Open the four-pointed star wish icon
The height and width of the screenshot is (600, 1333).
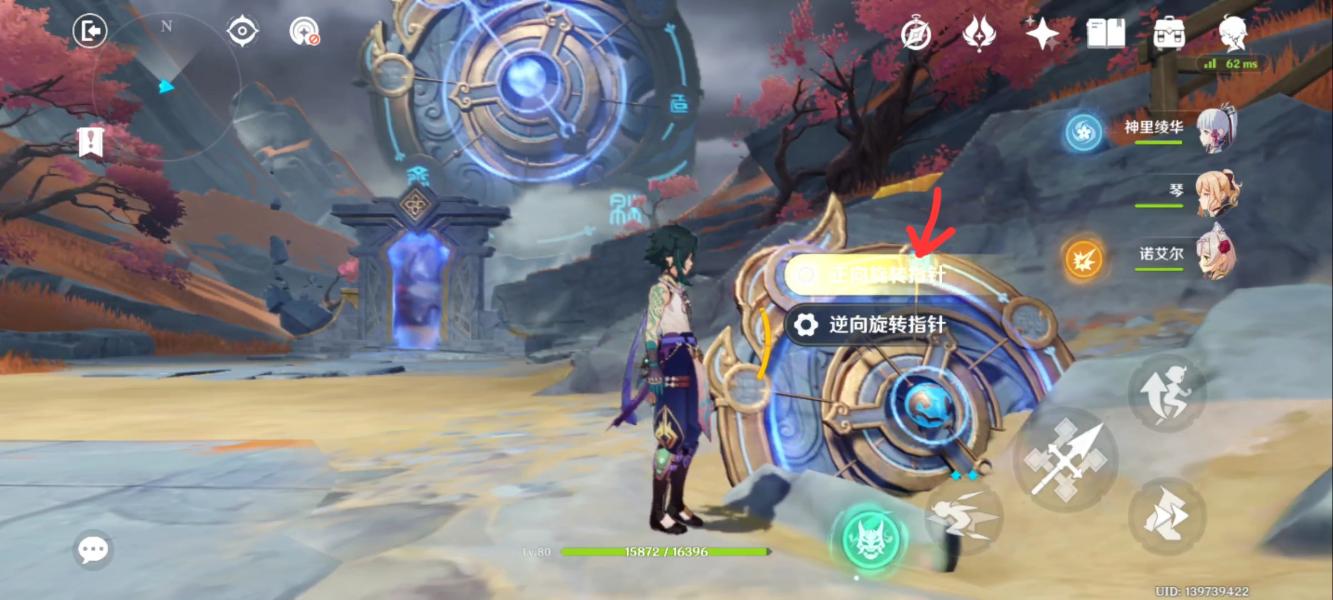click(1042, 34)
